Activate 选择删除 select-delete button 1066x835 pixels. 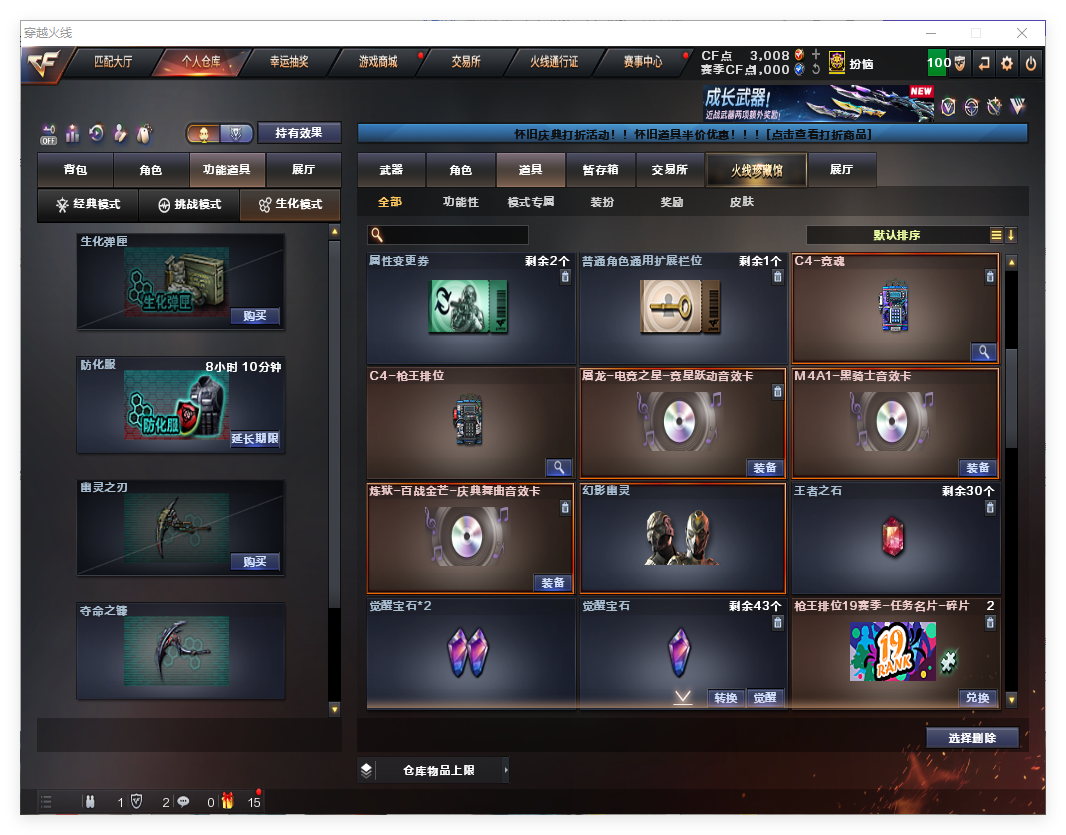[x=971, y=738]
